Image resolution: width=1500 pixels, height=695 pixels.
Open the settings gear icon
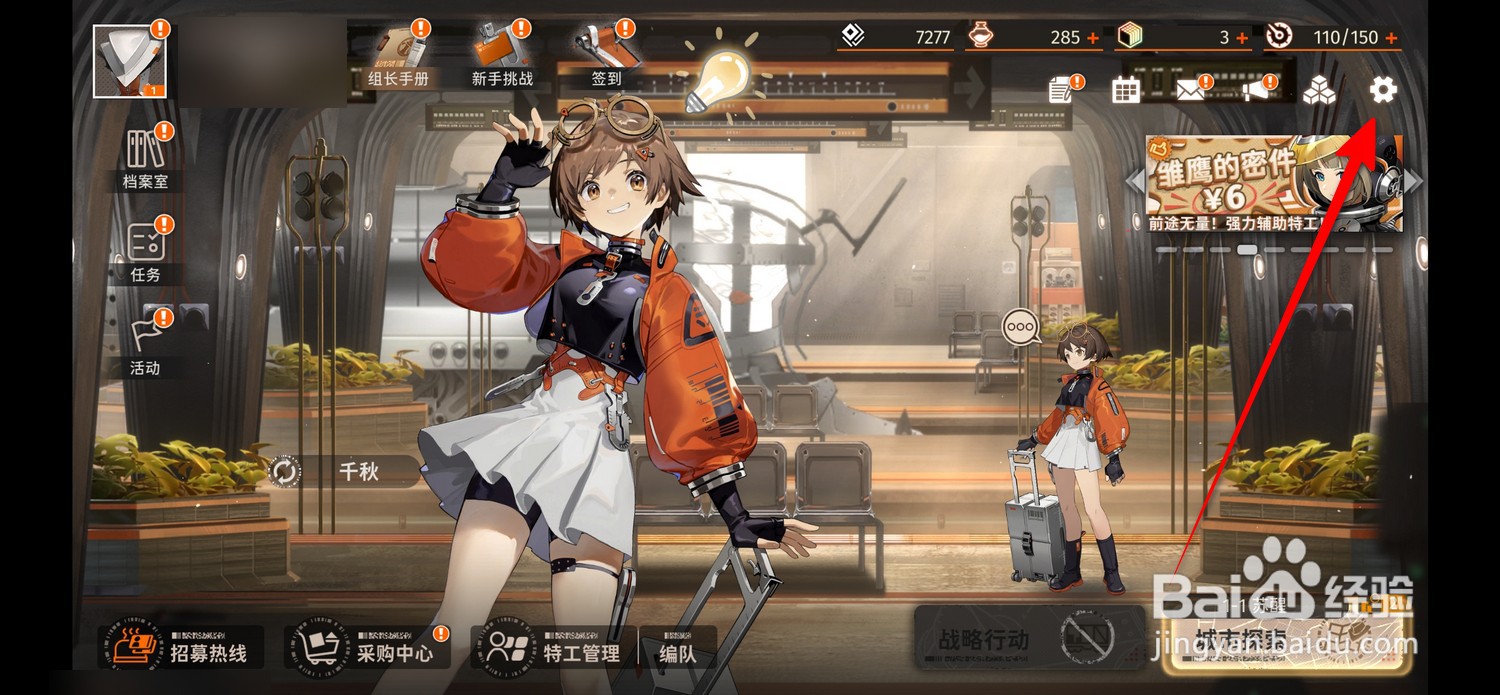click(x=1383, y=91)
